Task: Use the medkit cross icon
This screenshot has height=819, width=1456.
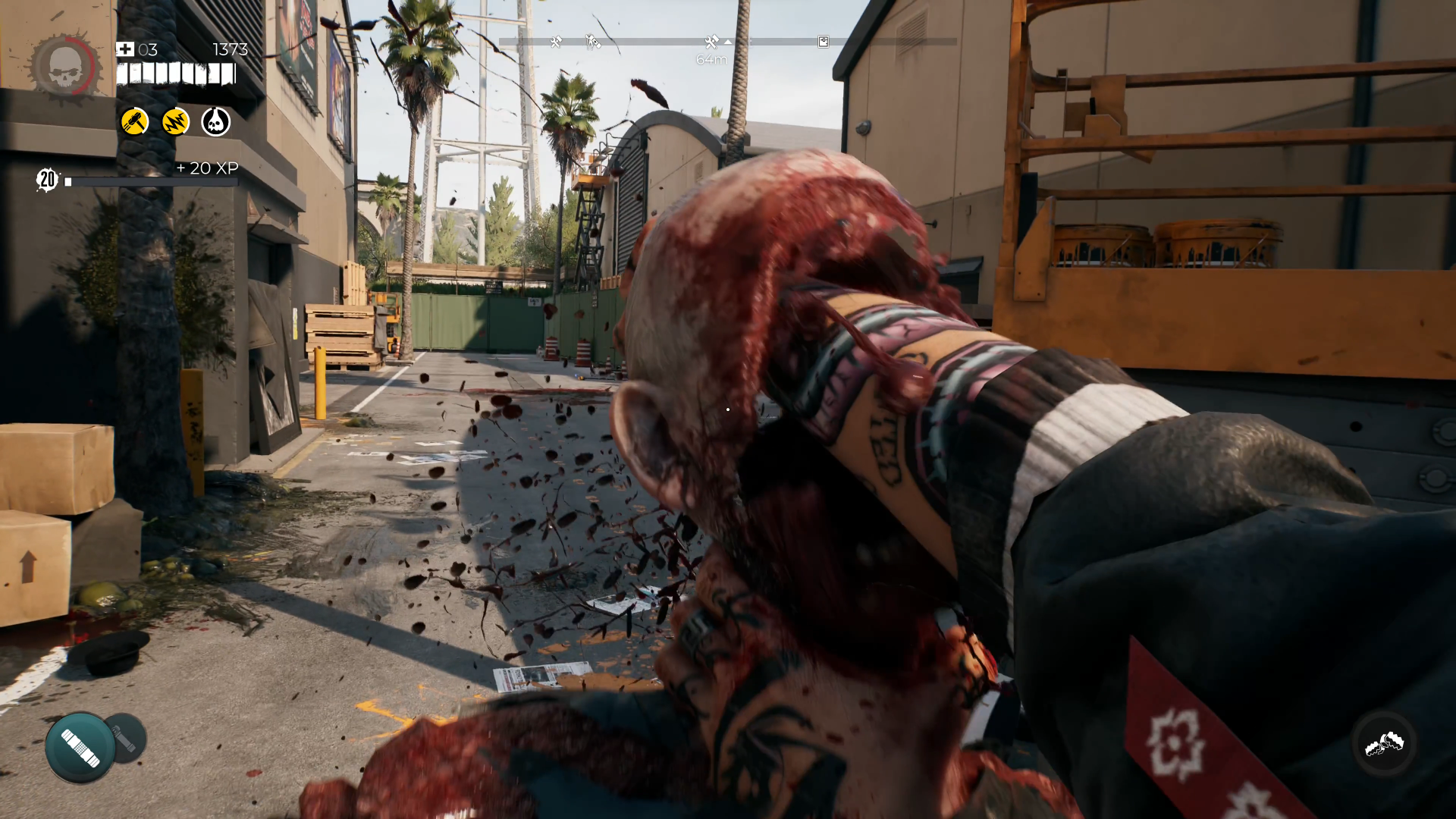Action: tap(125, 50)
